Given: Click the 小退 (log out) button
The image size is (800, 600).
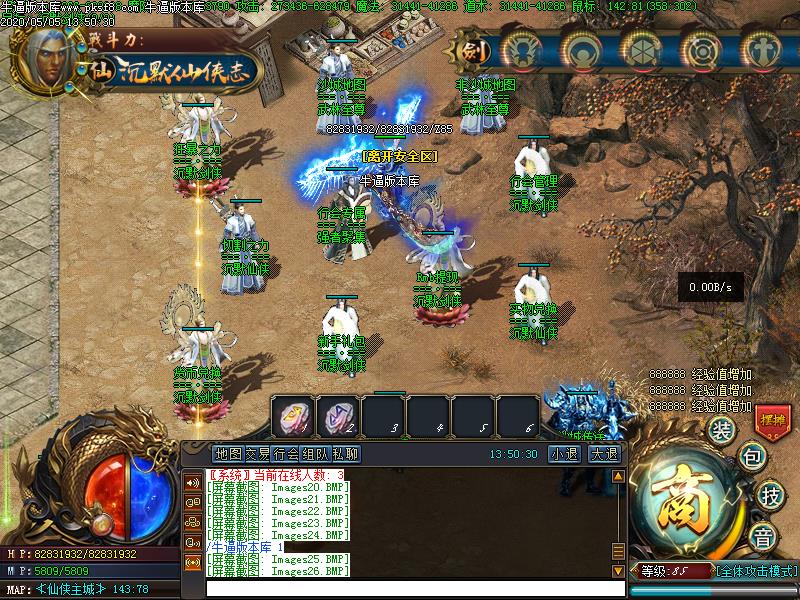Looking at the screenshot, I should click(x=563, y=454).
